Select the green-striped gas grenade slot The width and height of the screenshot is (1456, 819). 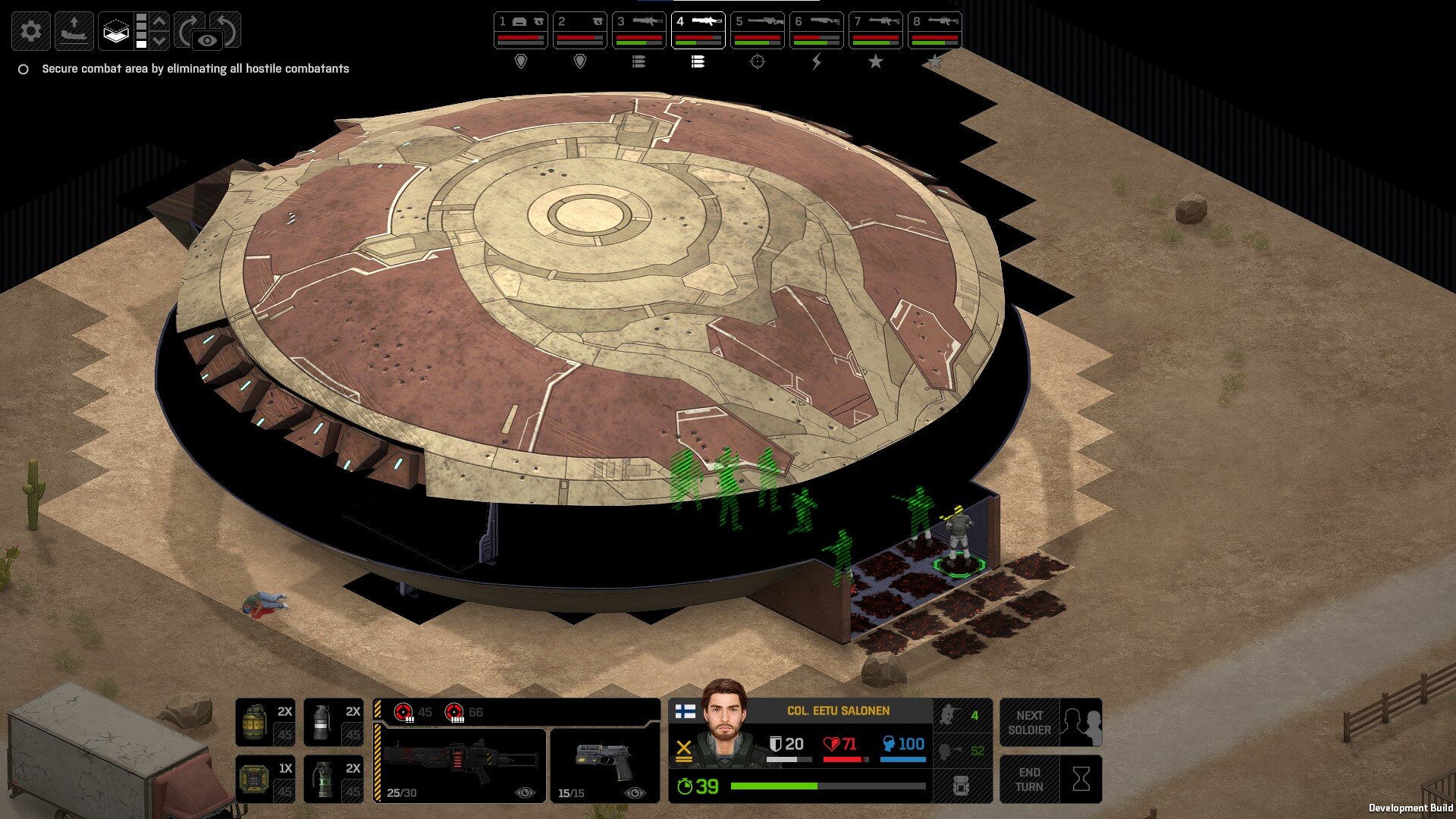coord(333,779)
